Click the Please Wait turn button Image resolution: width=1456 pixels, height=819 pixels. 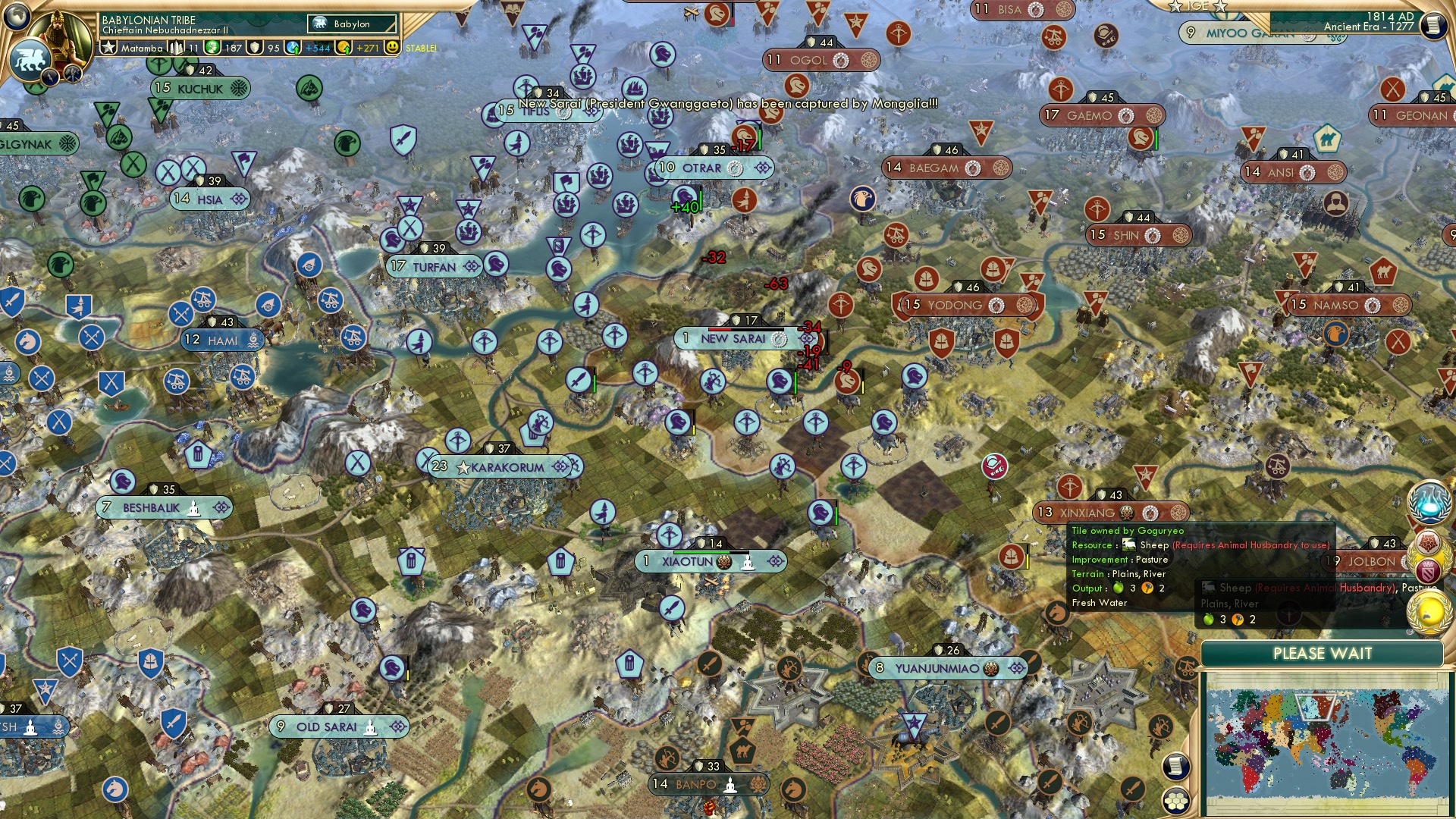click(1322, 654)
